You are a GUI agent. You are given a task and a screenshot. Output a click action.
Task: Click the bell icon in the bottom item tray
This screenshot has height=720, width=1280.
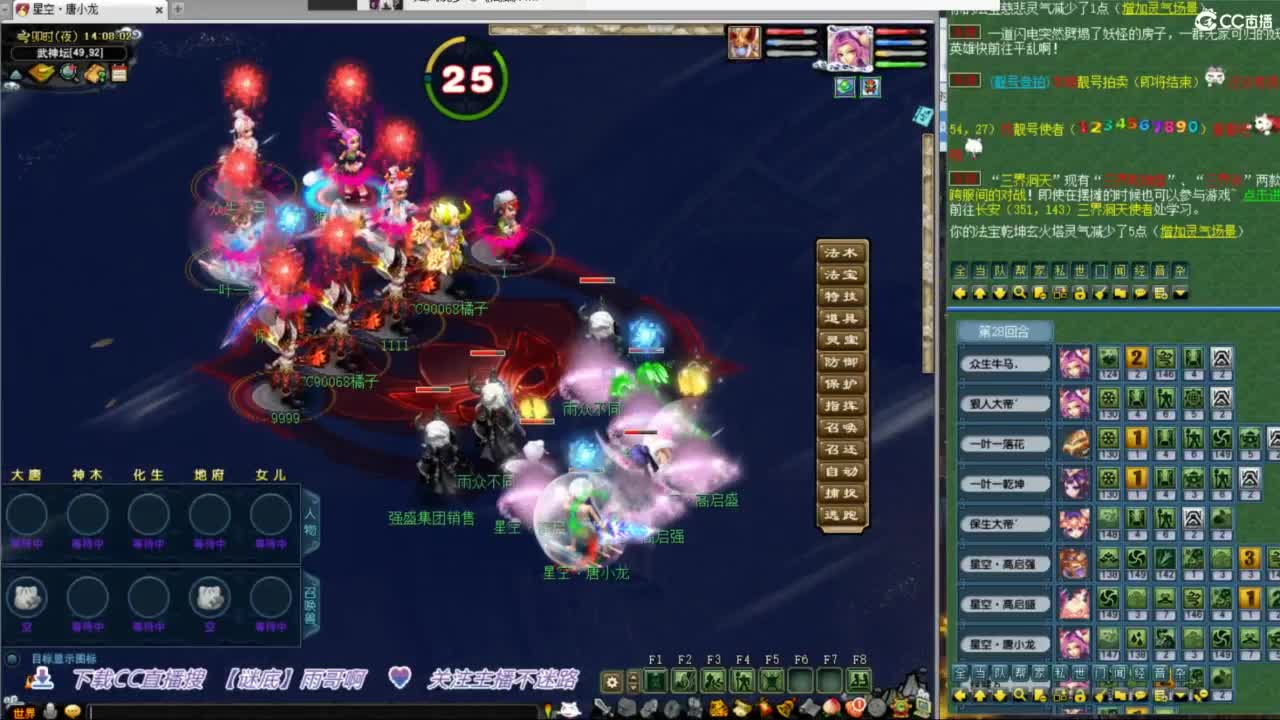(x=787, y=706)
